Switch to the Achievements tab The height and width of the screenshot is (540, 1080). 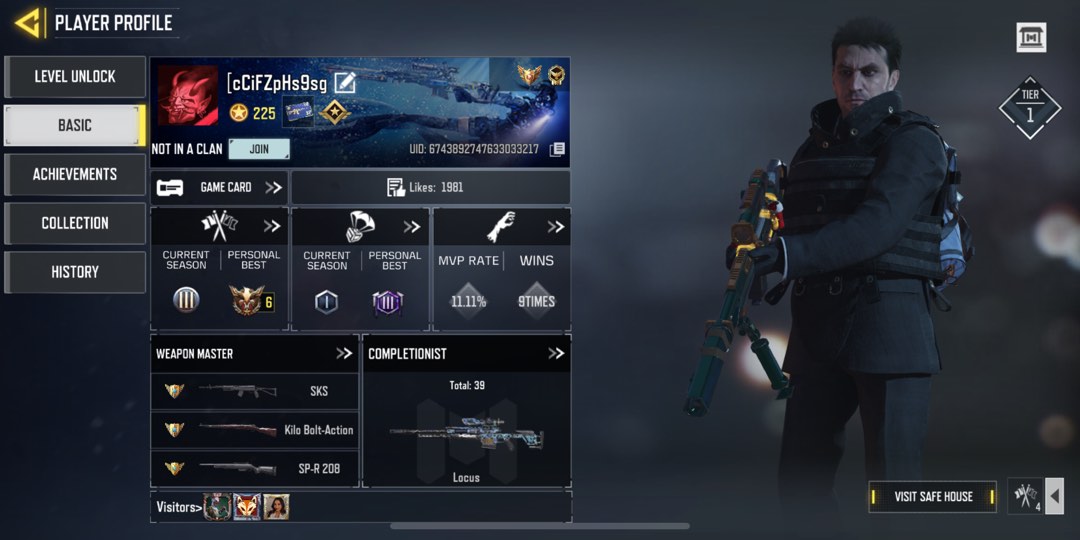[x=75, y=174]
